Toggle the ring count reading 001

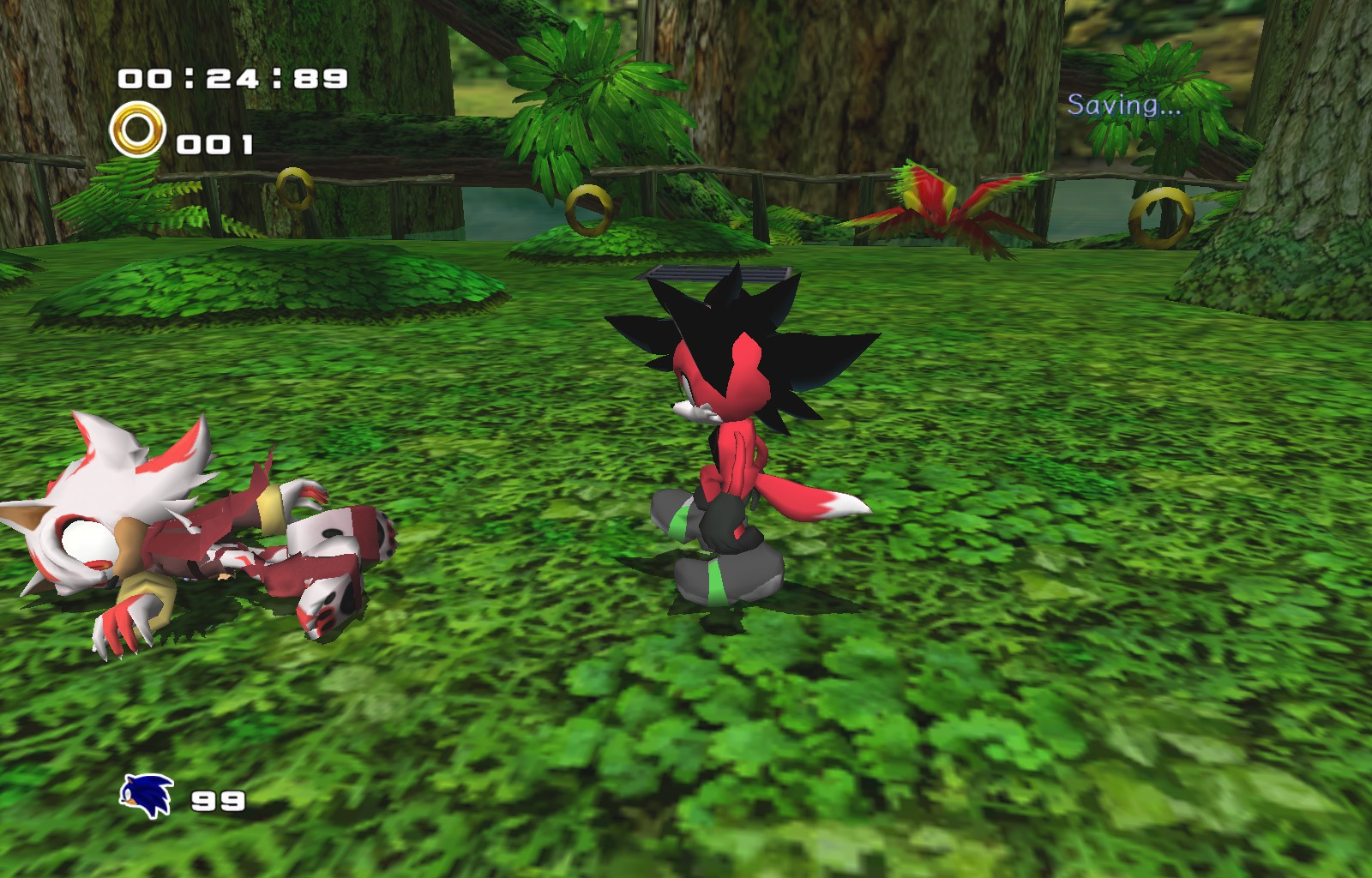coord(215,143)
